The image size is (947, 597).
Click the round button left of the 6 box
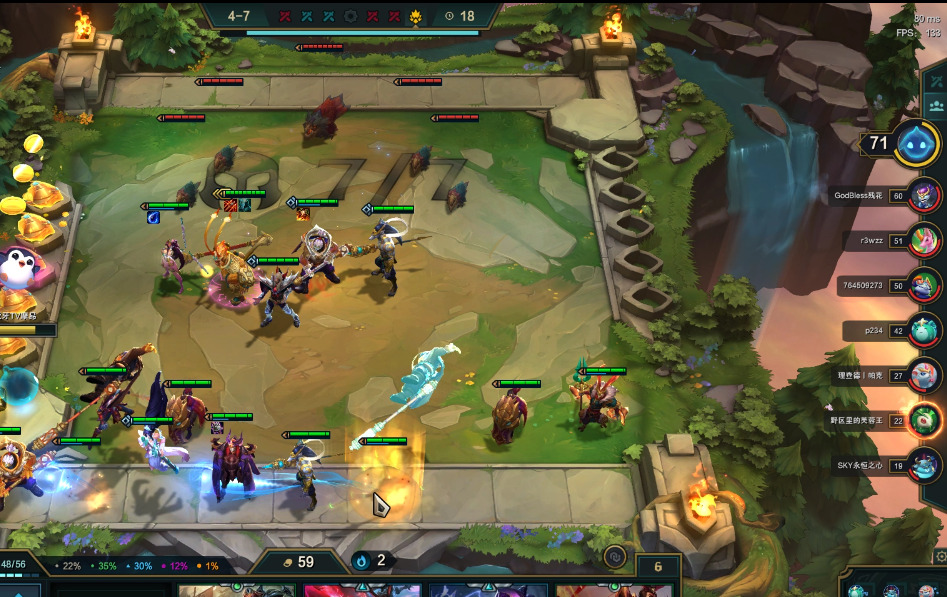[x=615, y=558]
